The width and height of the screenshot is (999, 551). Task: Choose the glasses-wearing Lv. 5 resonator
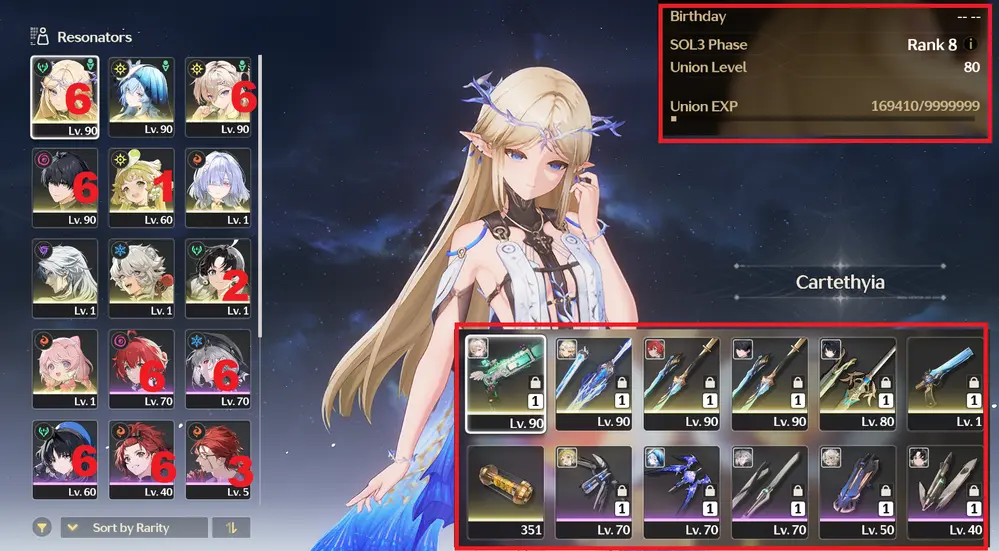(218, 459)
